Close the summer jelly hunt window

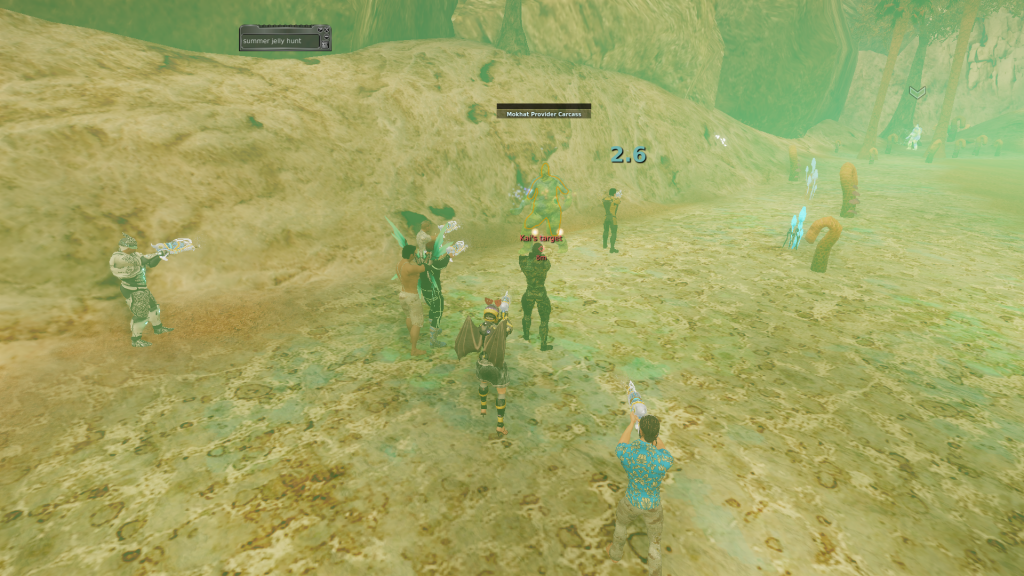click(x=326, y=30)
